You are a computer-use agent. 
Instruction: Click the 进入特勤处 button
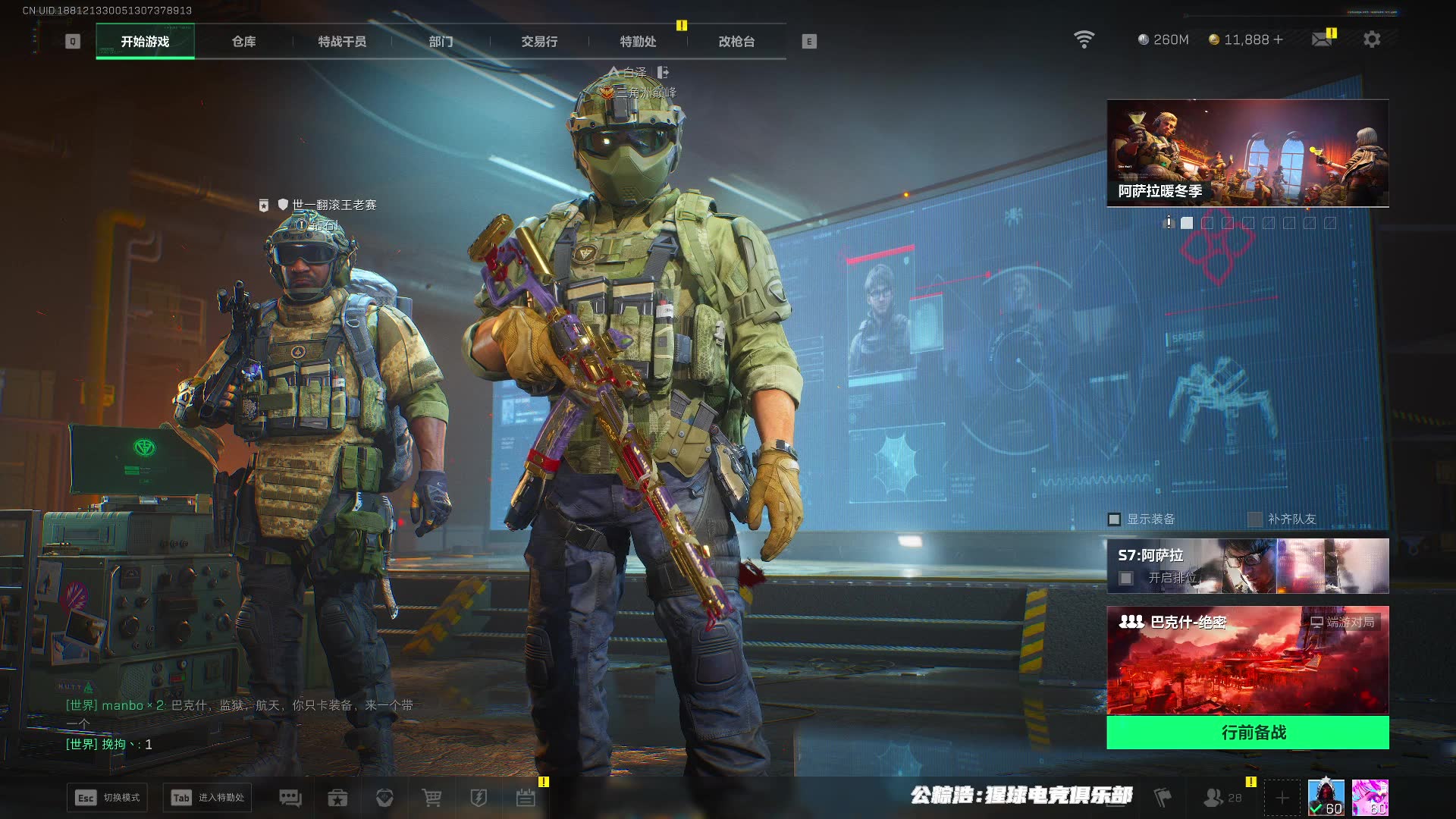[208, 798]
